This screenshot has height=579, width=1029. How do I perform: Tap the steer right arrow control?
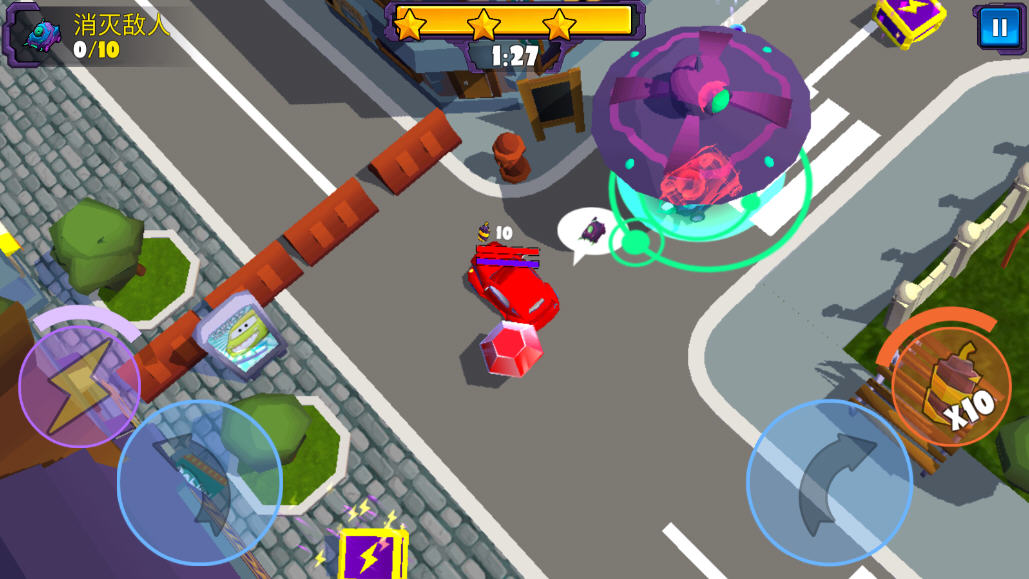click(829, 482)
